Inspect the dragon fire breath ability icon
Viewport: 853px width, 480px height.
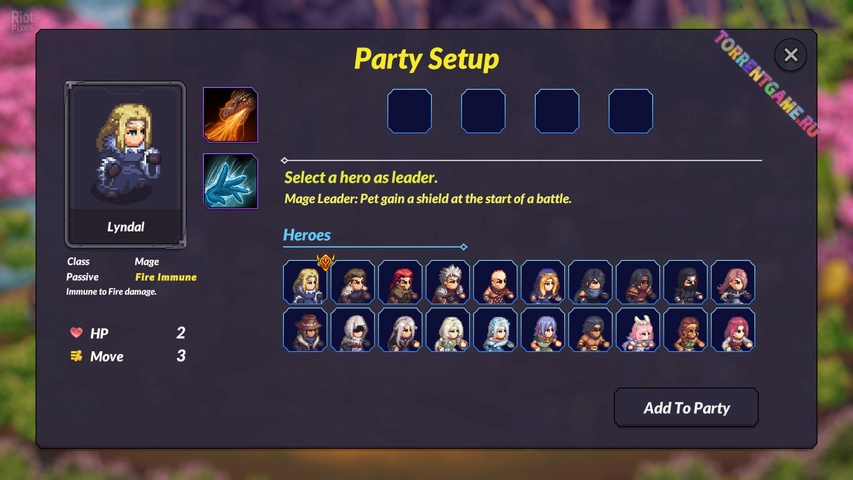(231, 115)
